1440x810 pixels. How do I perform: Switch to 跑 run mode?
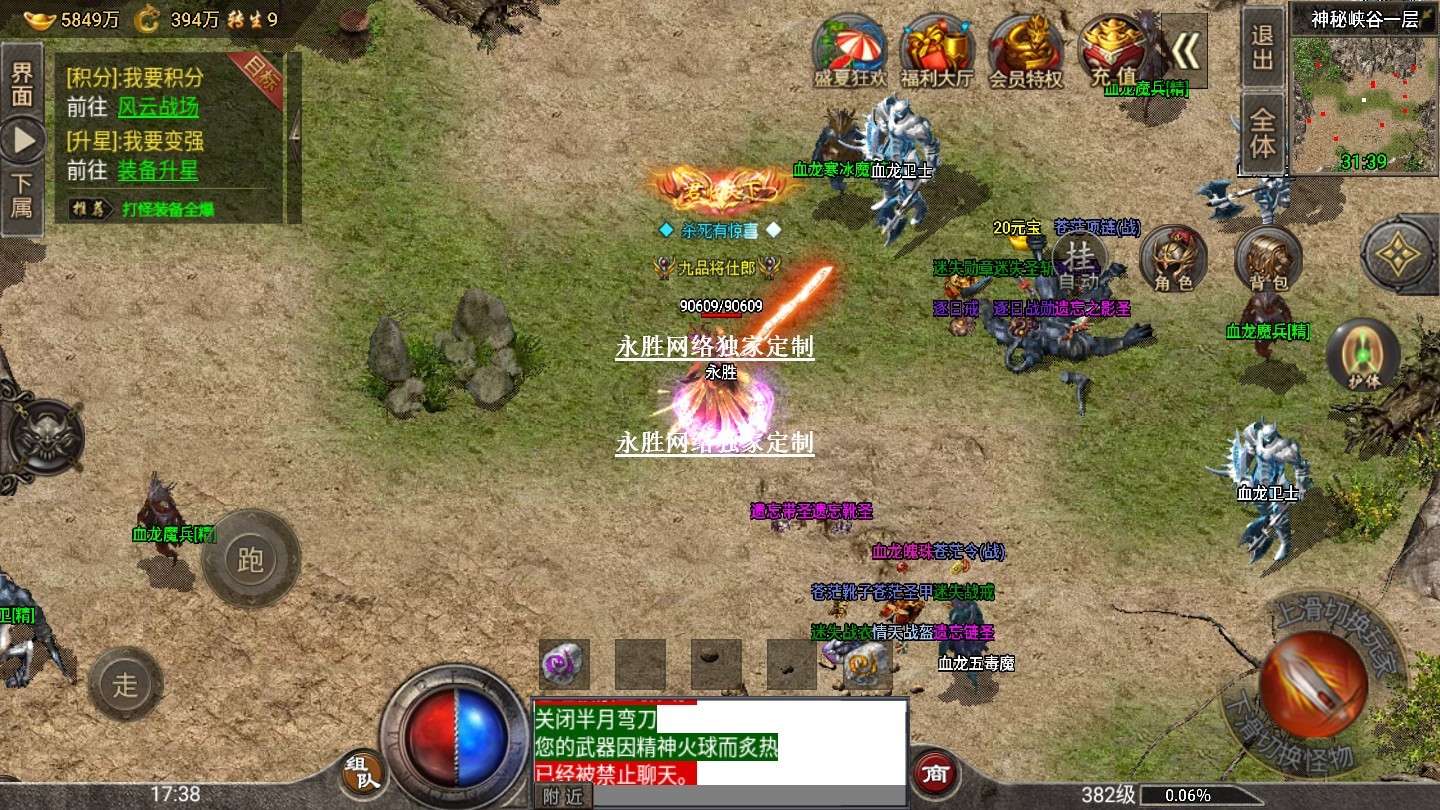[250, 558]
